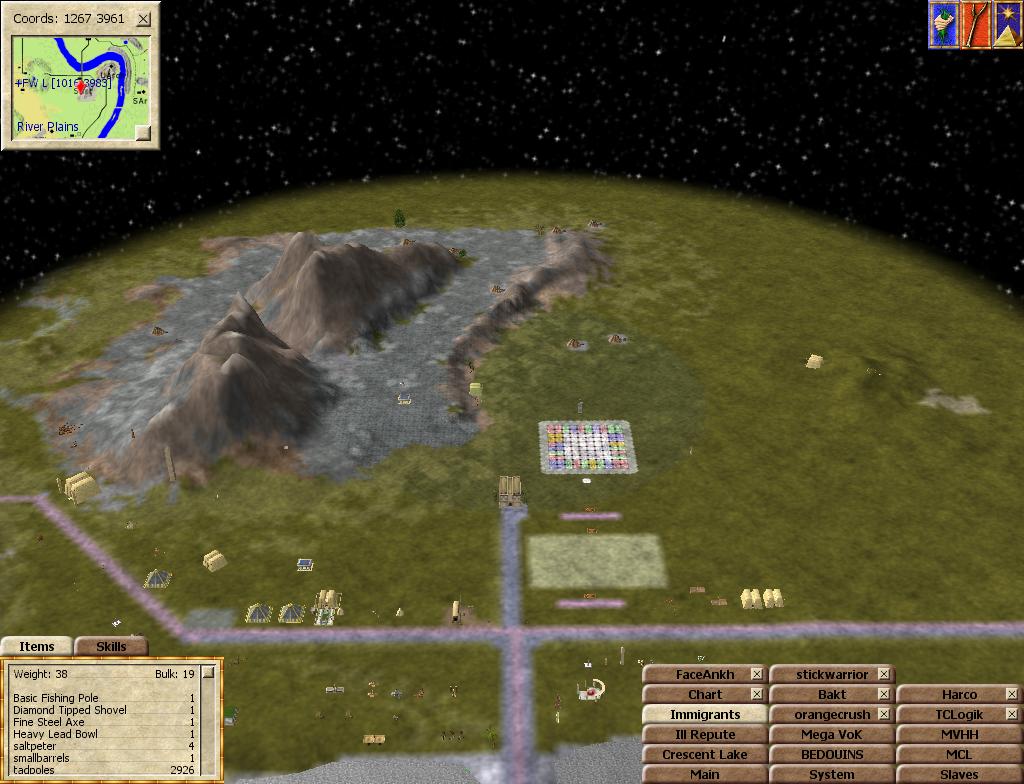This screenshot has height=784, width=1024.
Task: Click the minimap's bottom-right corner button
Action: [143, 132]
